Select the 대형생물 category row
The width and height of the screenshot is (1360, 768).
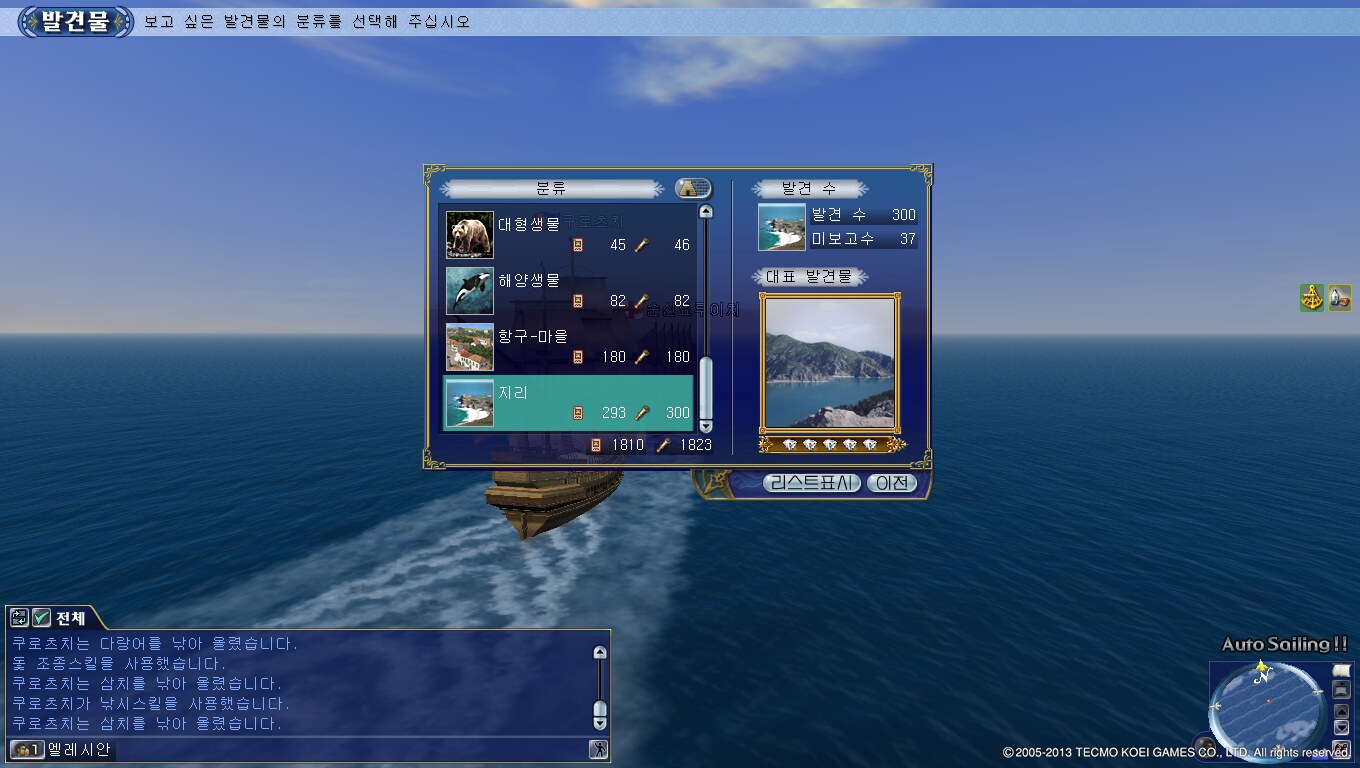pos(568,235)
